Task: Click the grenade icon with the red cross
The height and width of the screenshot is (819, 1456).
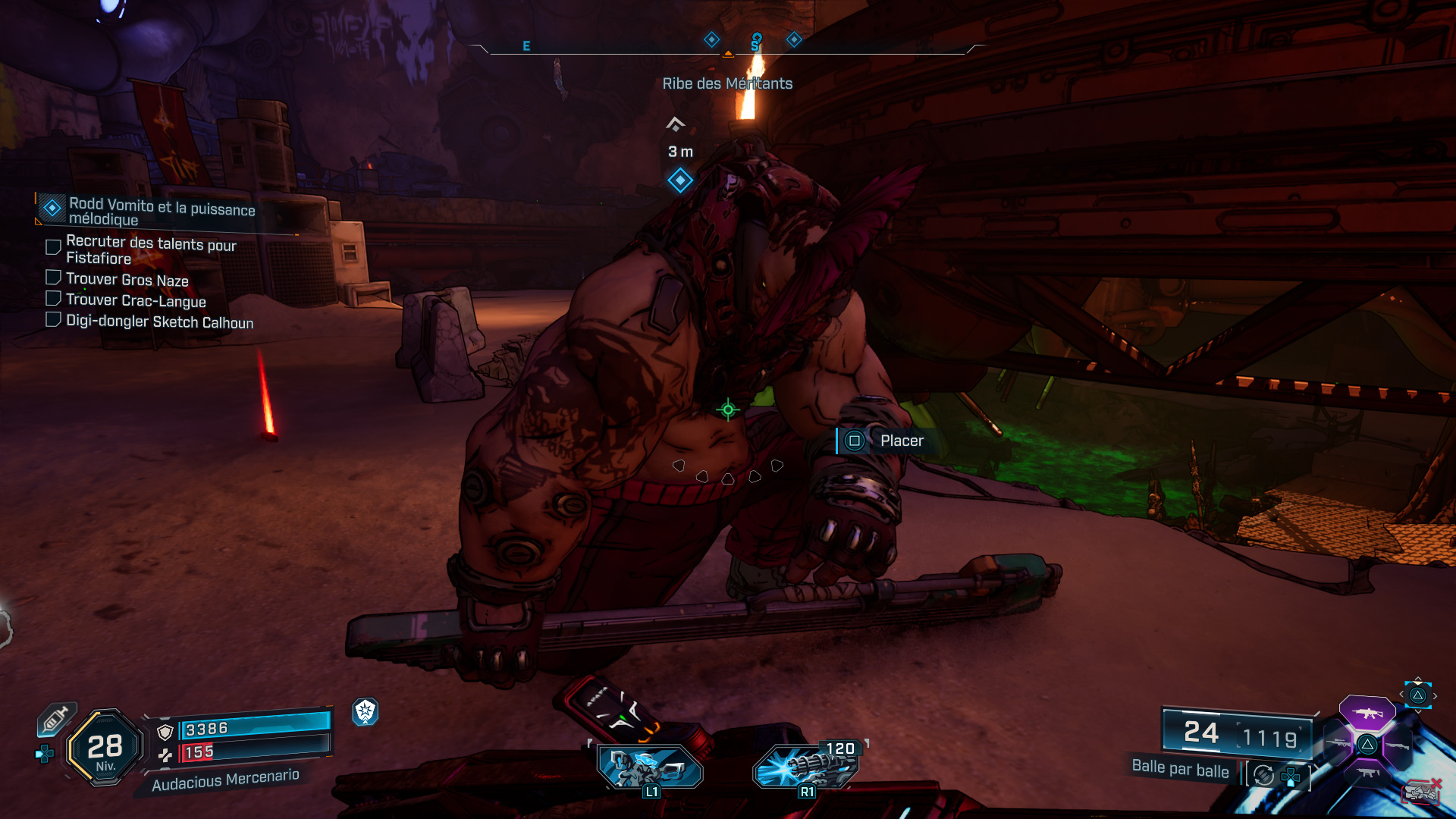Action: pyautogui.click(x=1422, y=791)
